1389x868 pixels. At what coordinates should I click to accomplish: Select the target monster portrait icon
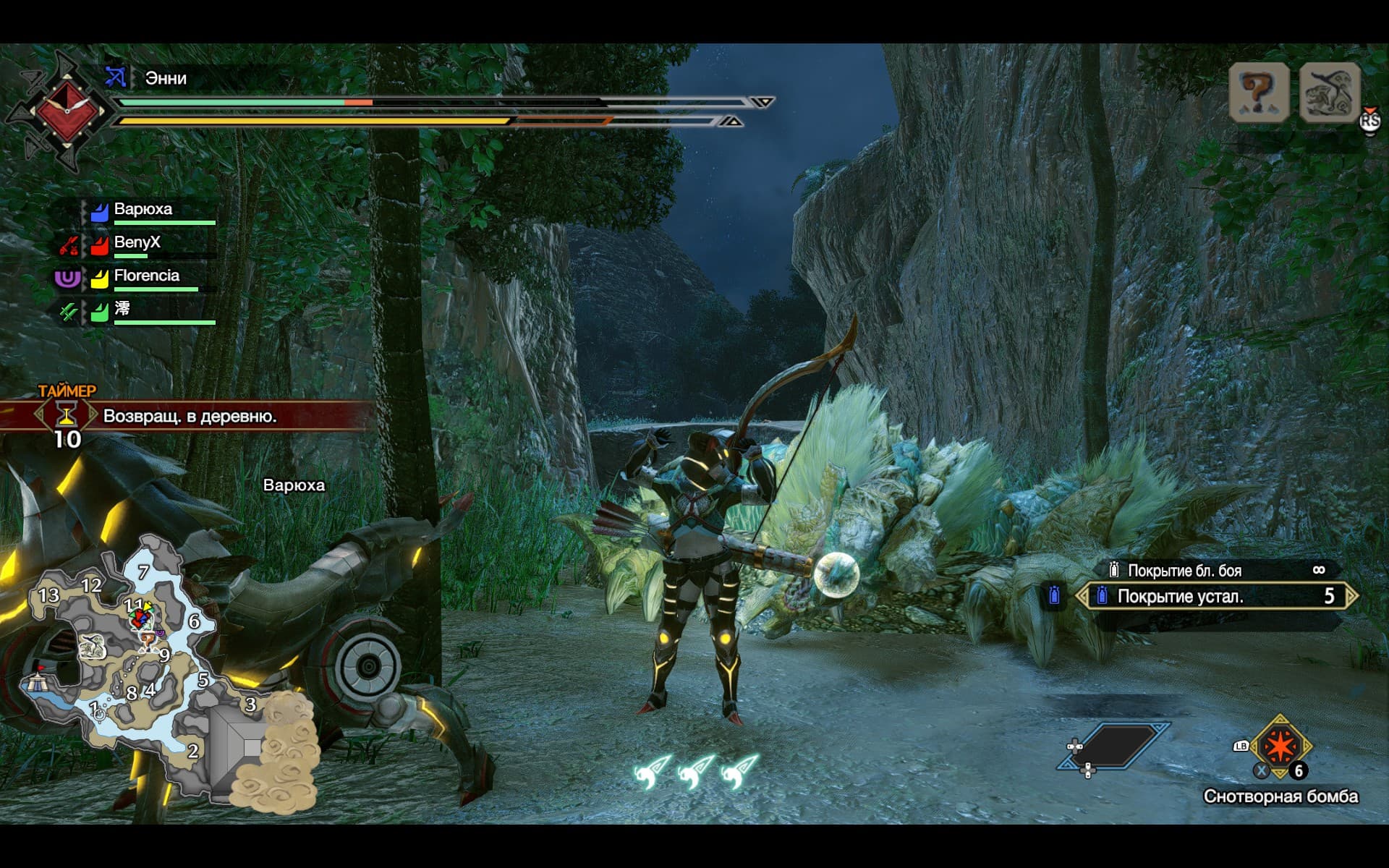[x=1330, y=93]
